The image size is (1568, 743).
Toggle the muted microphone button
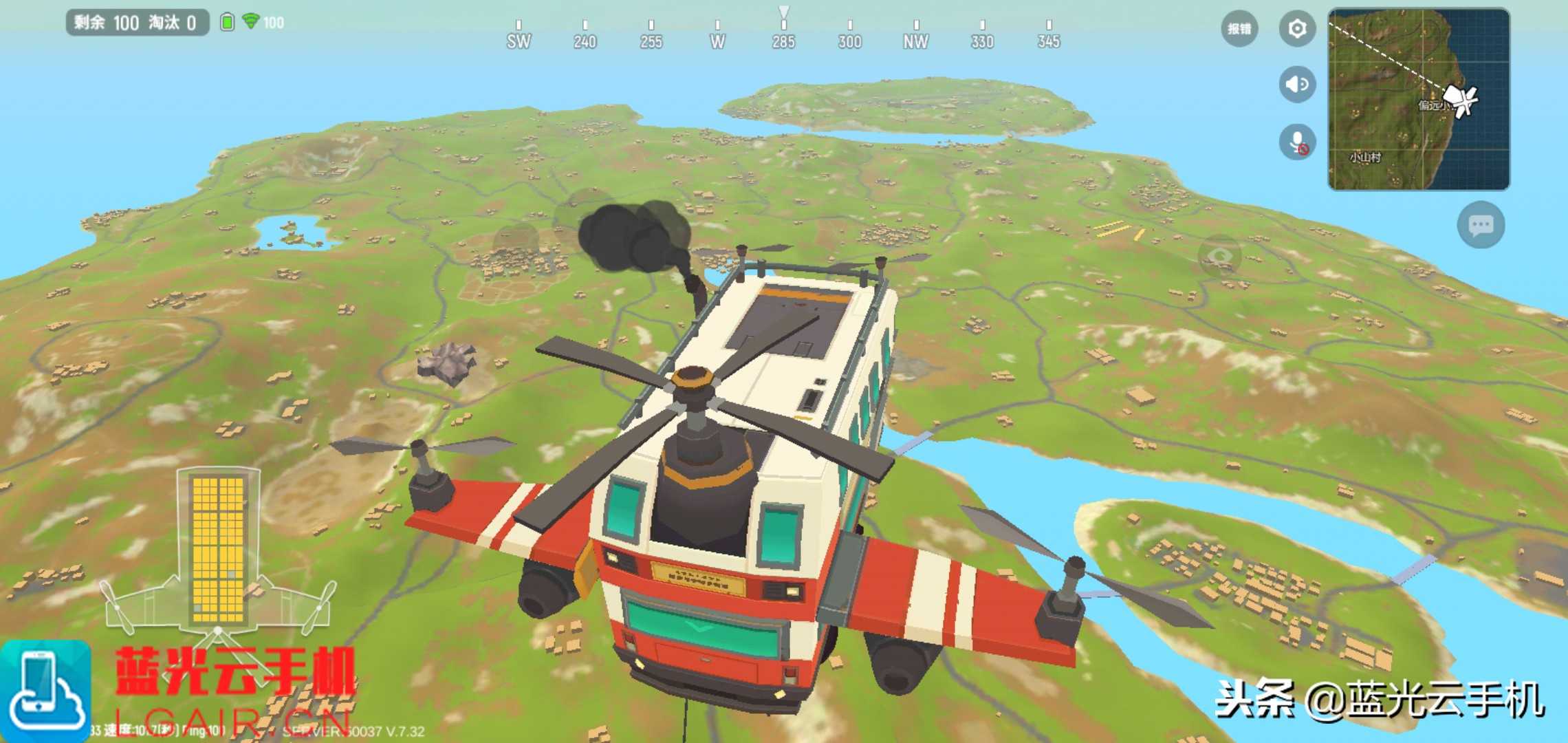point(1297,142)
